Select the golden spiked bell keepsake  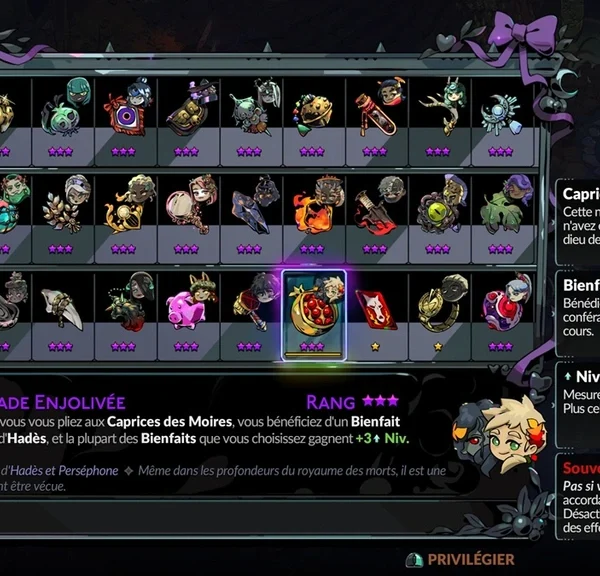tap(312, 112)
